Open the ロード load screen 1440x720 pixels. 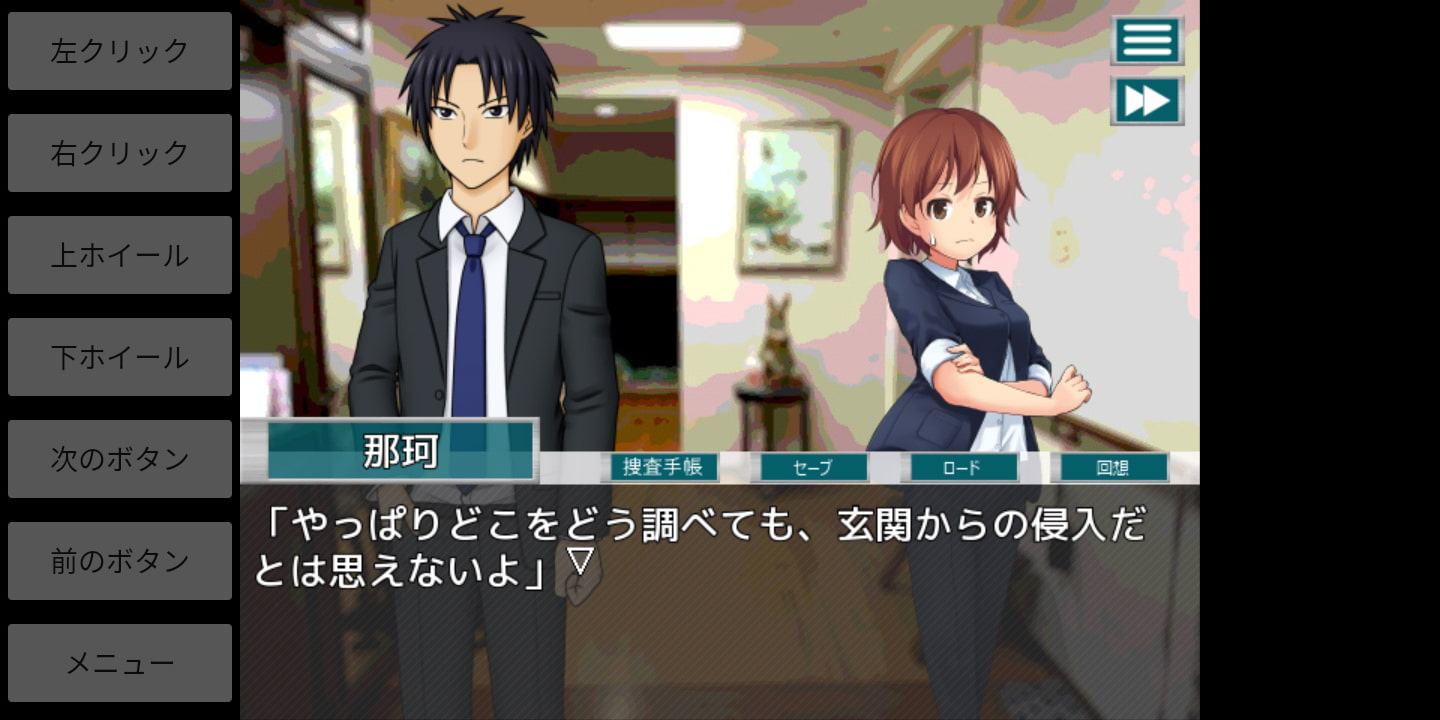click(x=960, y=467)
